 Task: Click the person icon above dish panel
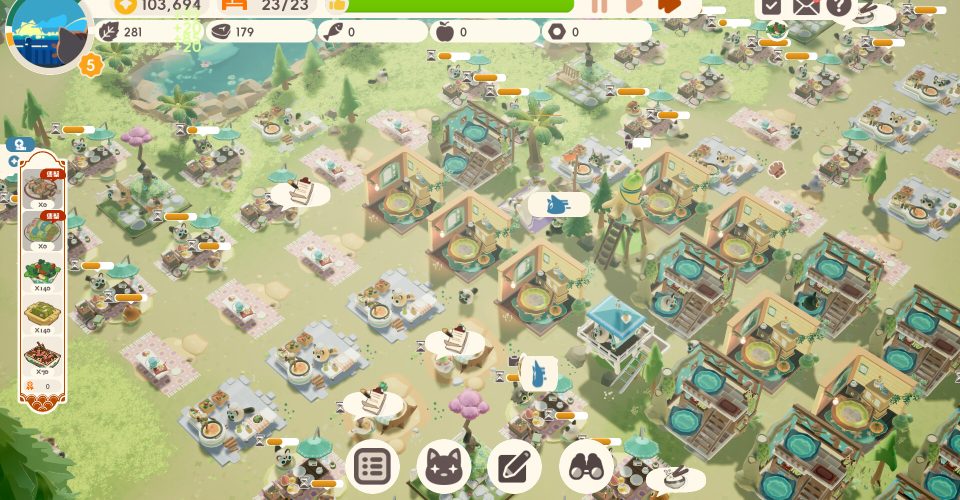20,145
